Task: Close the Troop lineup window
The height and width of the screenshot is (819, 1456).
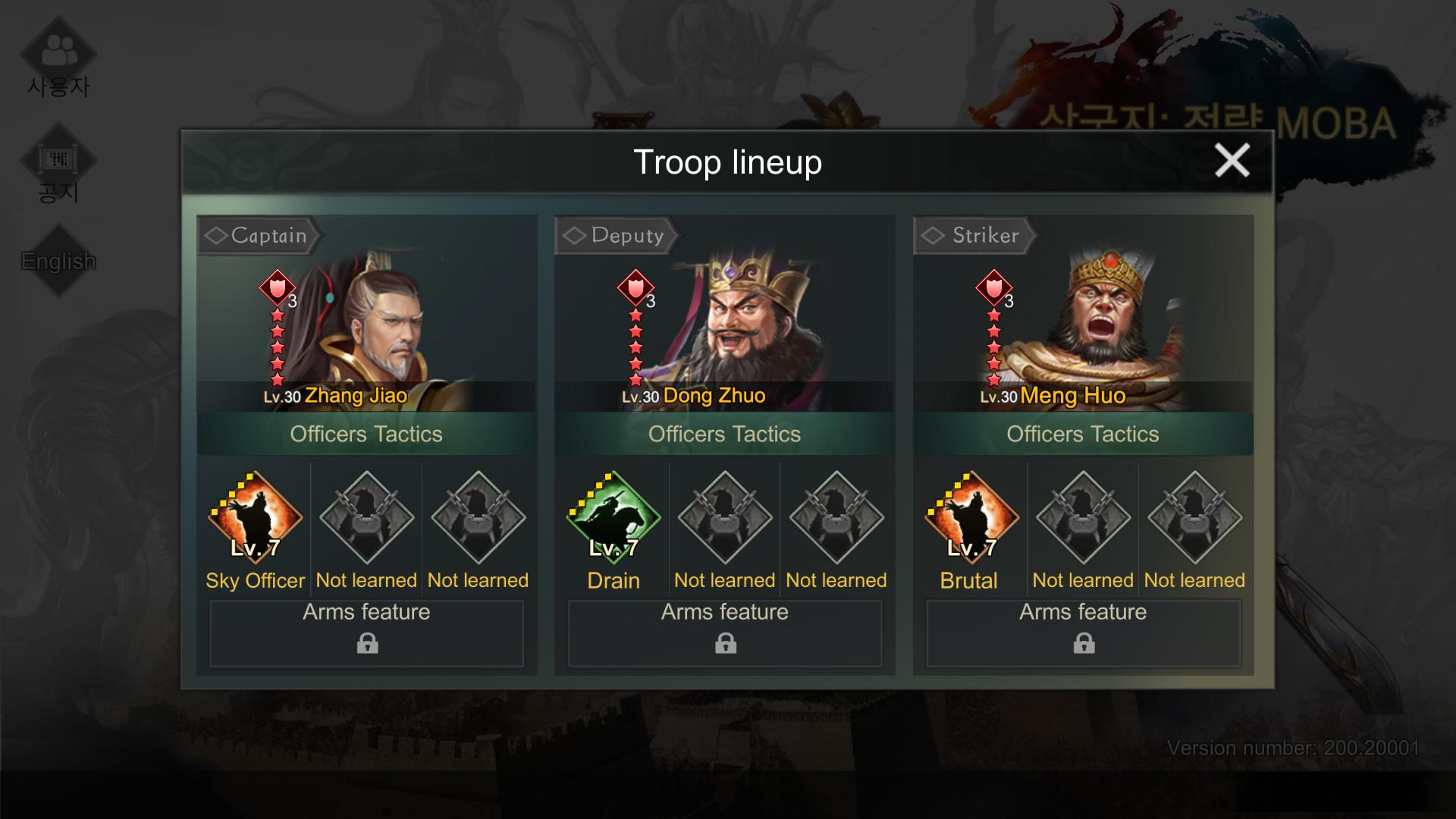Action: click(x=1232, y=161)
